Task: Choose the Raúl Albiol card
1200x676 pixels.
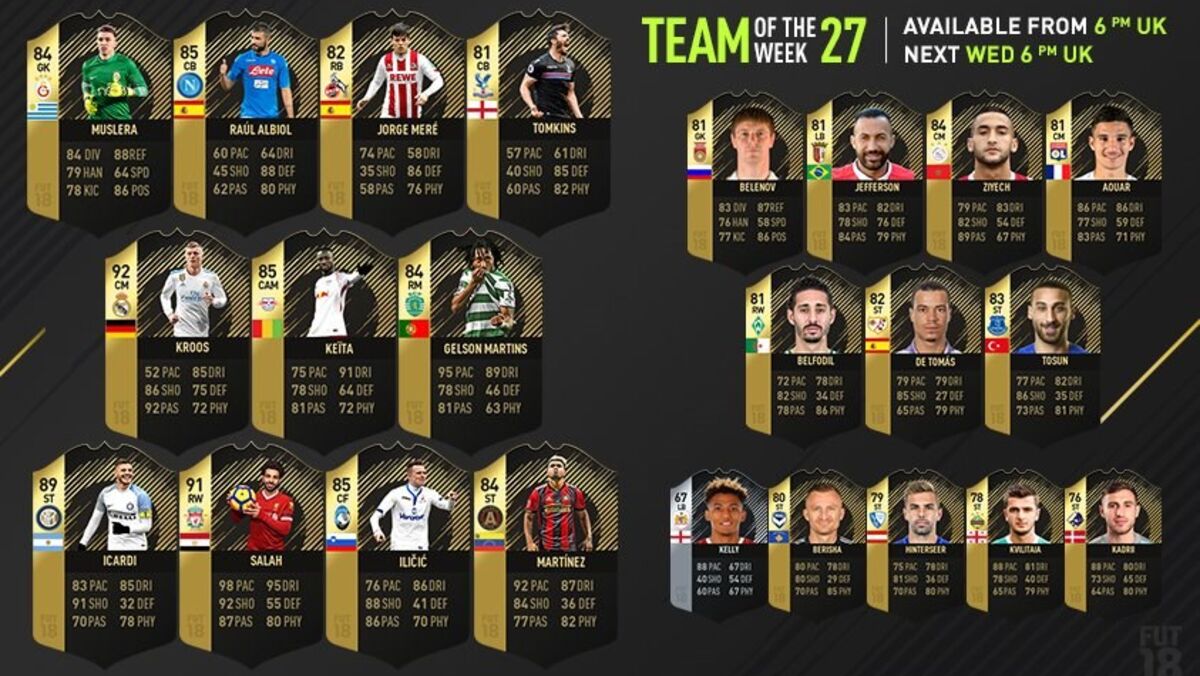Action: (247, 120)
